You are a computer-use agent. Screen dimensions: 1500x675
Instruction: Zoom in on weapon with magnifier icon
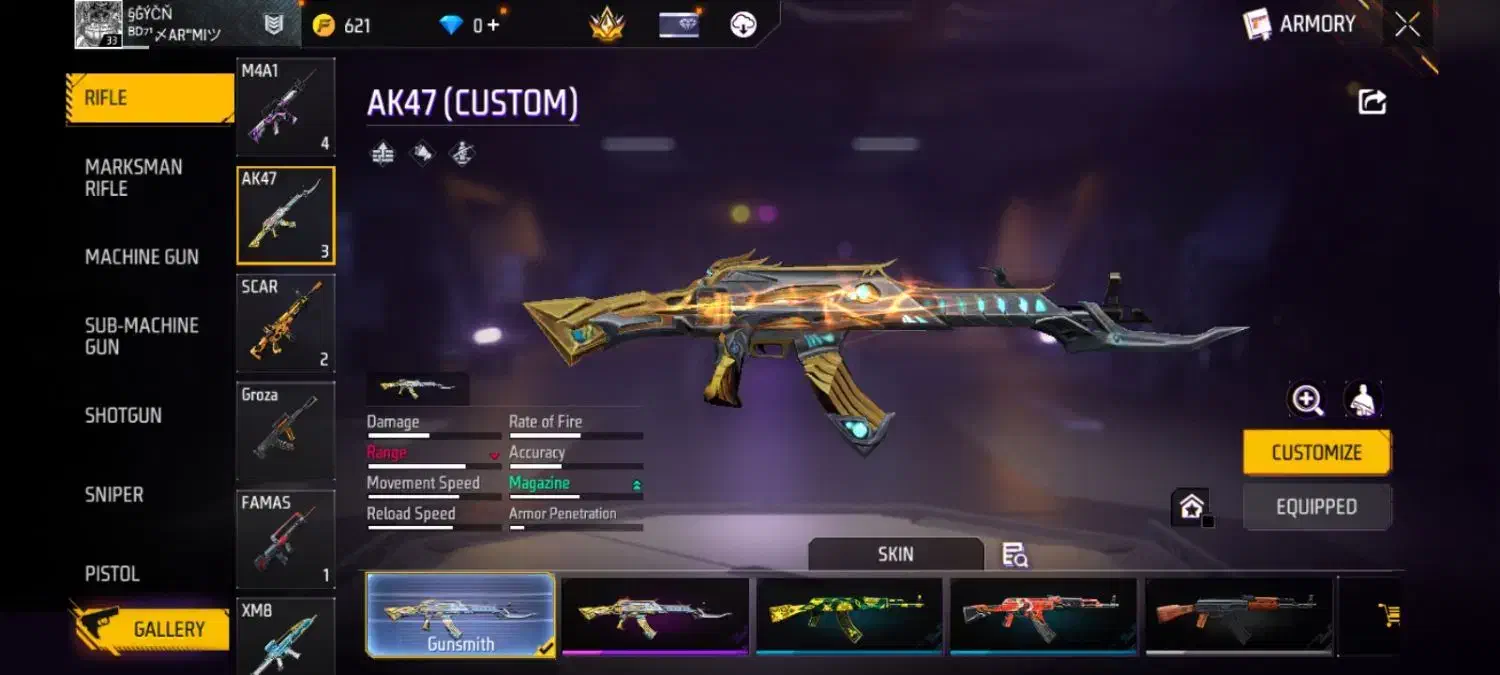[1307, 399]
